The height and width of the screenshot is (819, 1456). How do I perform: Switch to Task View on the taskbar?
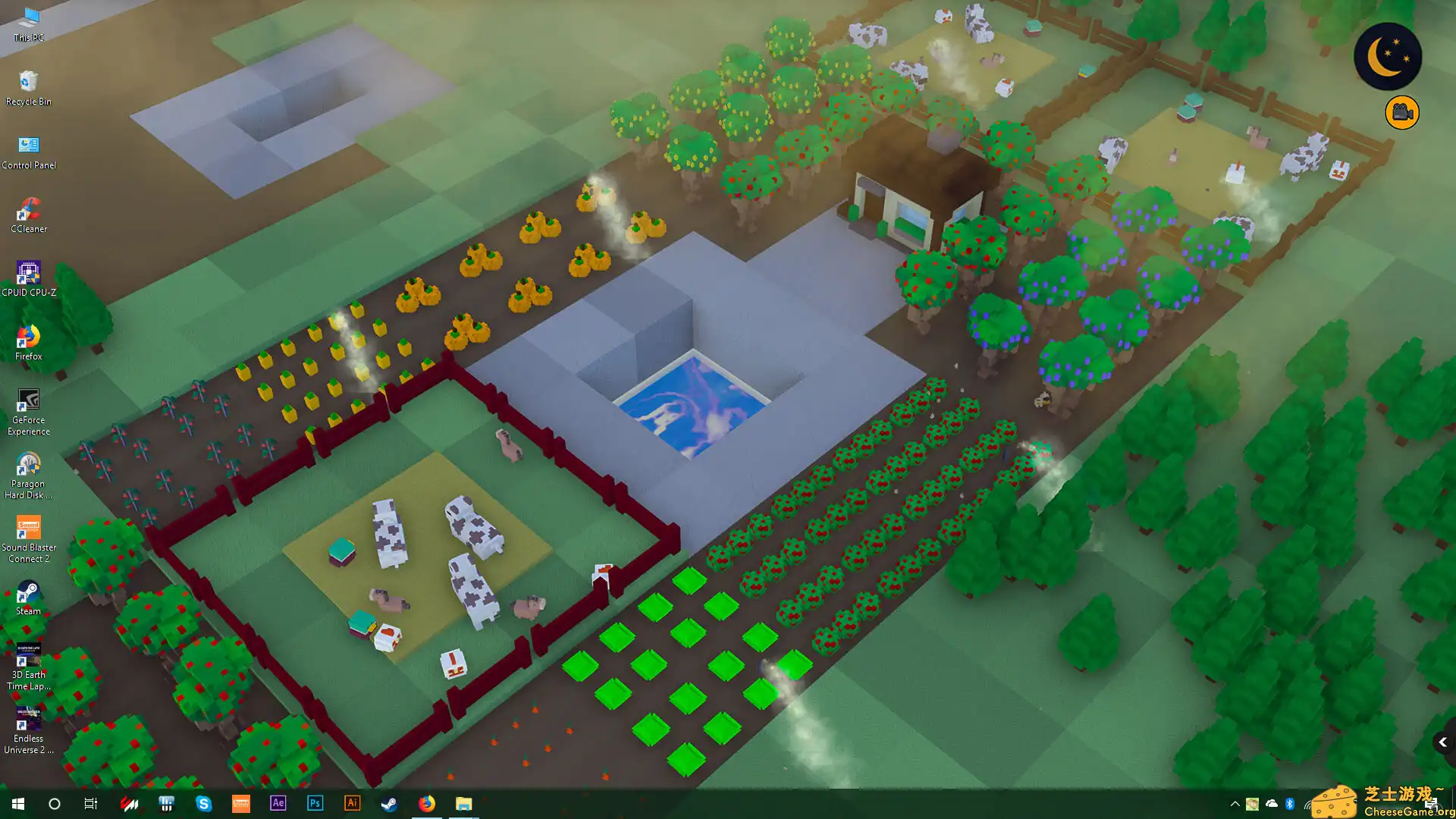pos(90,803)
